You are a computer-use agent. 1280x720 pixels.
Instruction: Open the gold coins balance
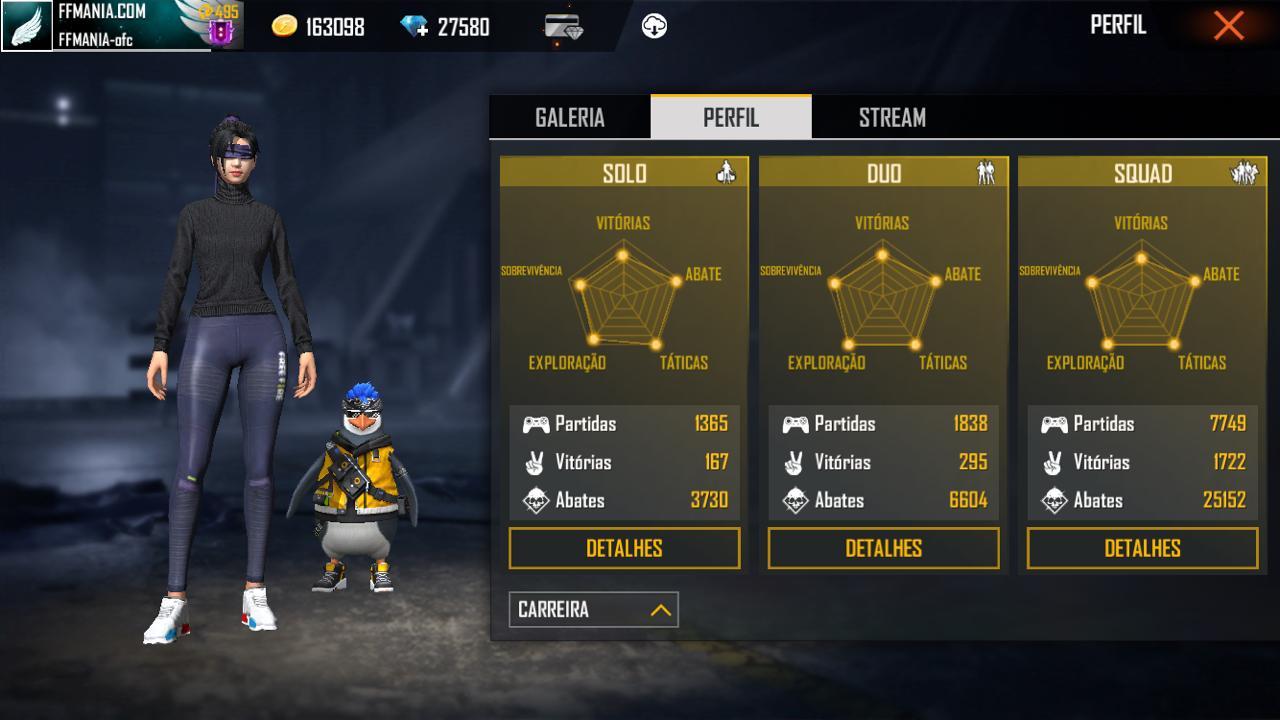click(318, 27)
